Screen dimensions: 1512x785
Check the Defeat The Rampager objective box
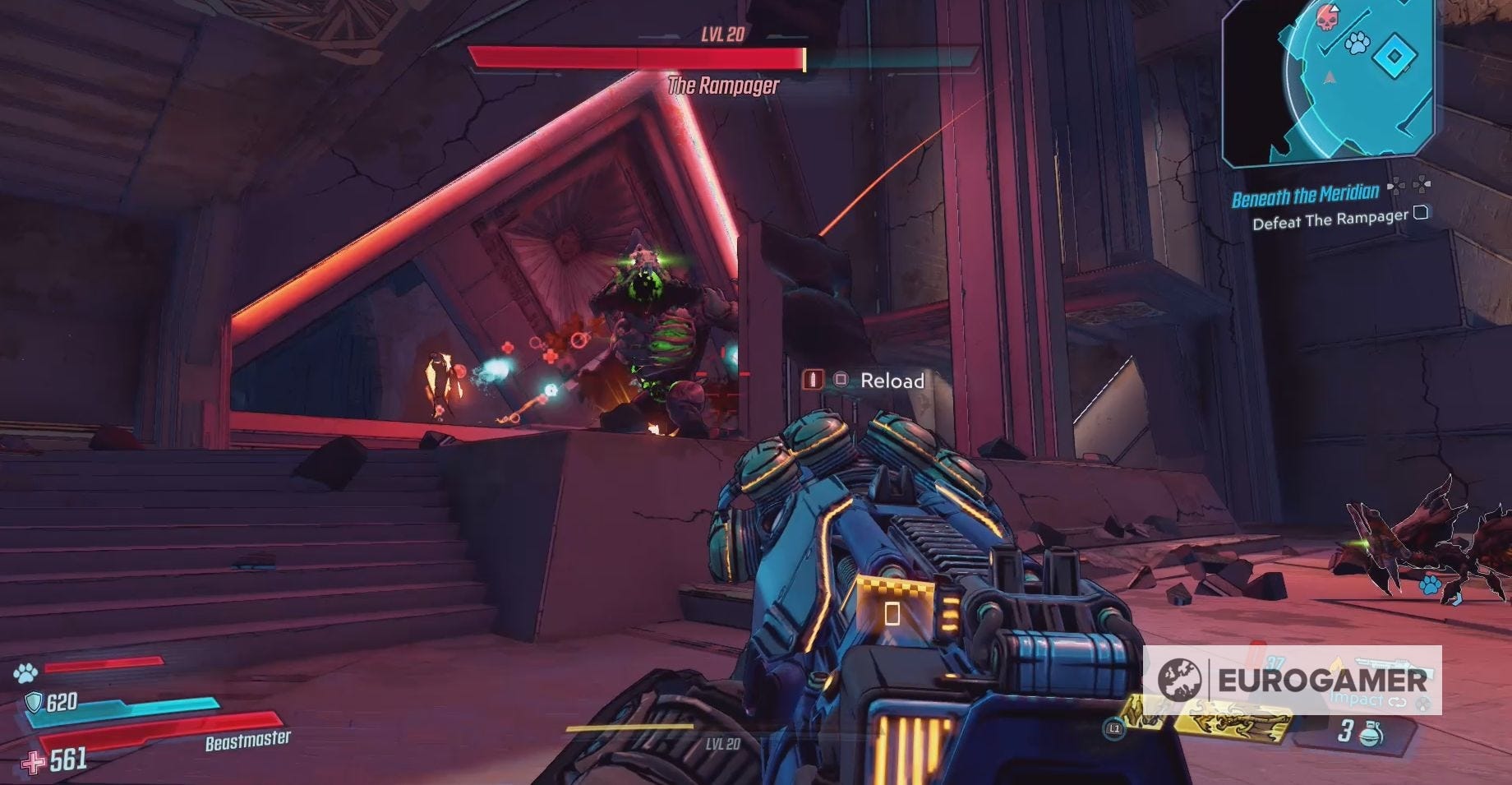point(1421,213)
